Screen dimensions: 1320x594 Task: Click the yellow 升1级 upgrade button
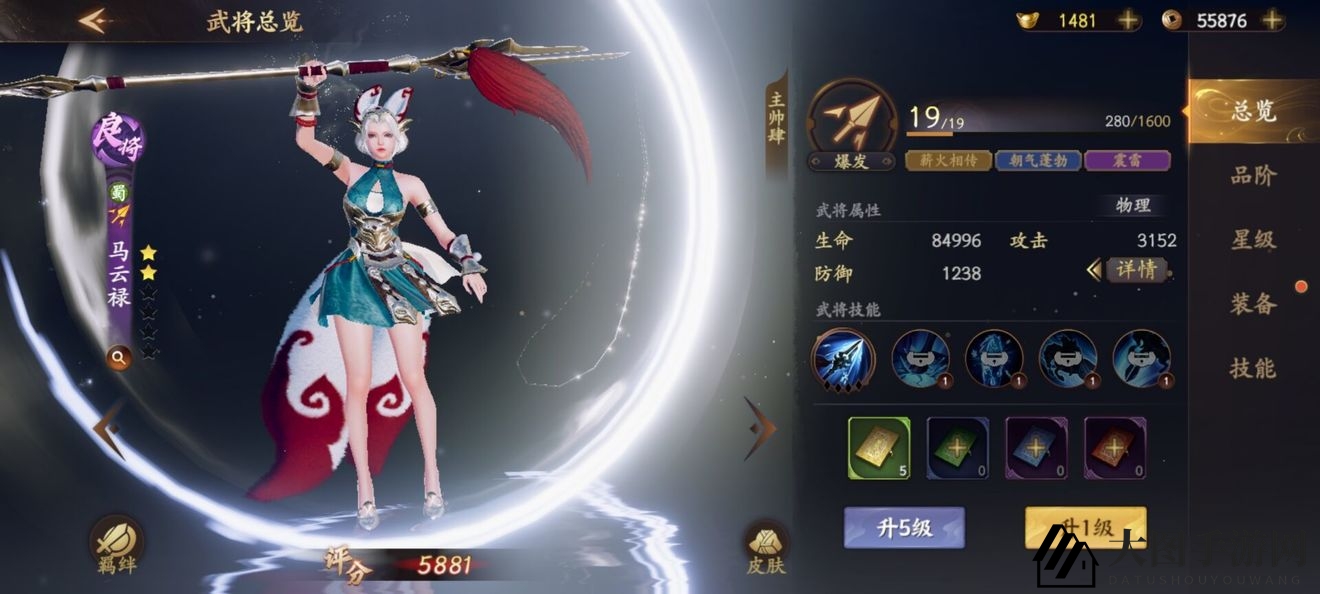(x=1085, y=527)
